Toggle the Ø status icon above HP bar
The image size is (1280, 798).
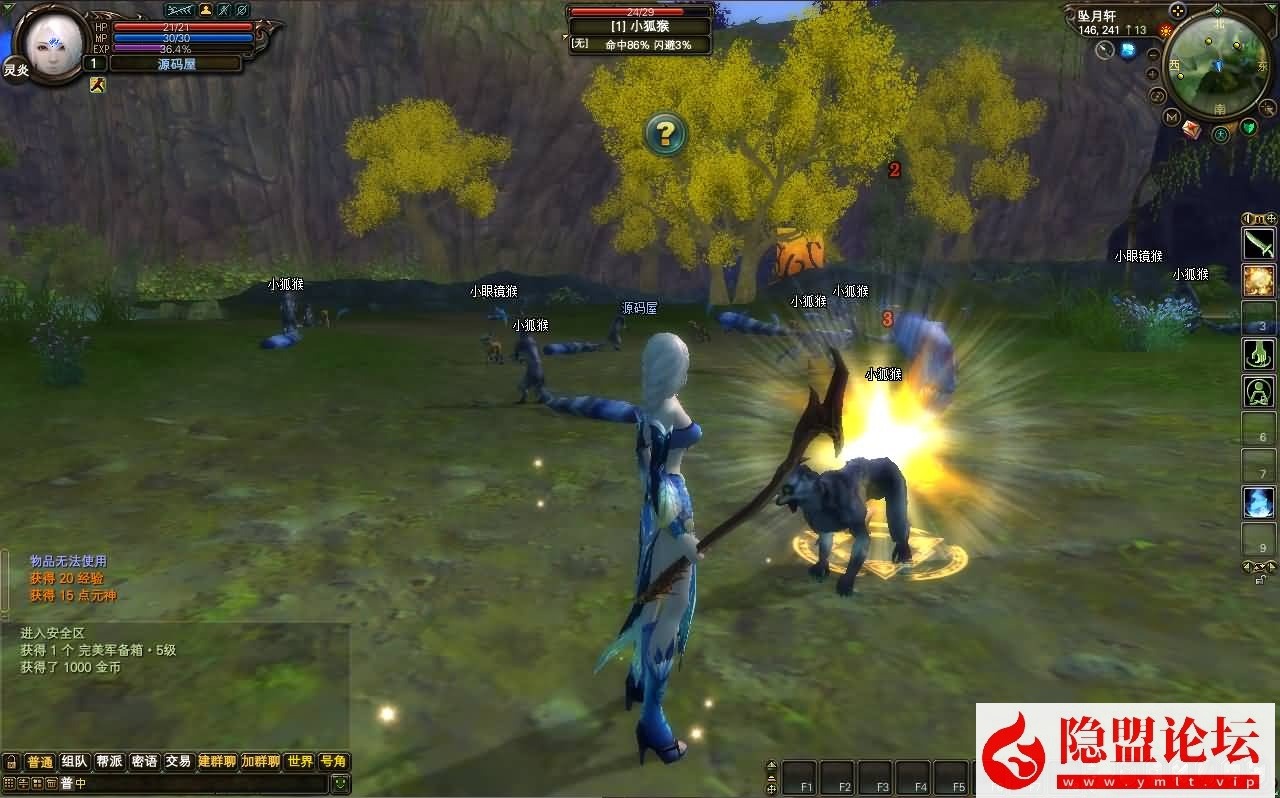click(x=242, y=10)
